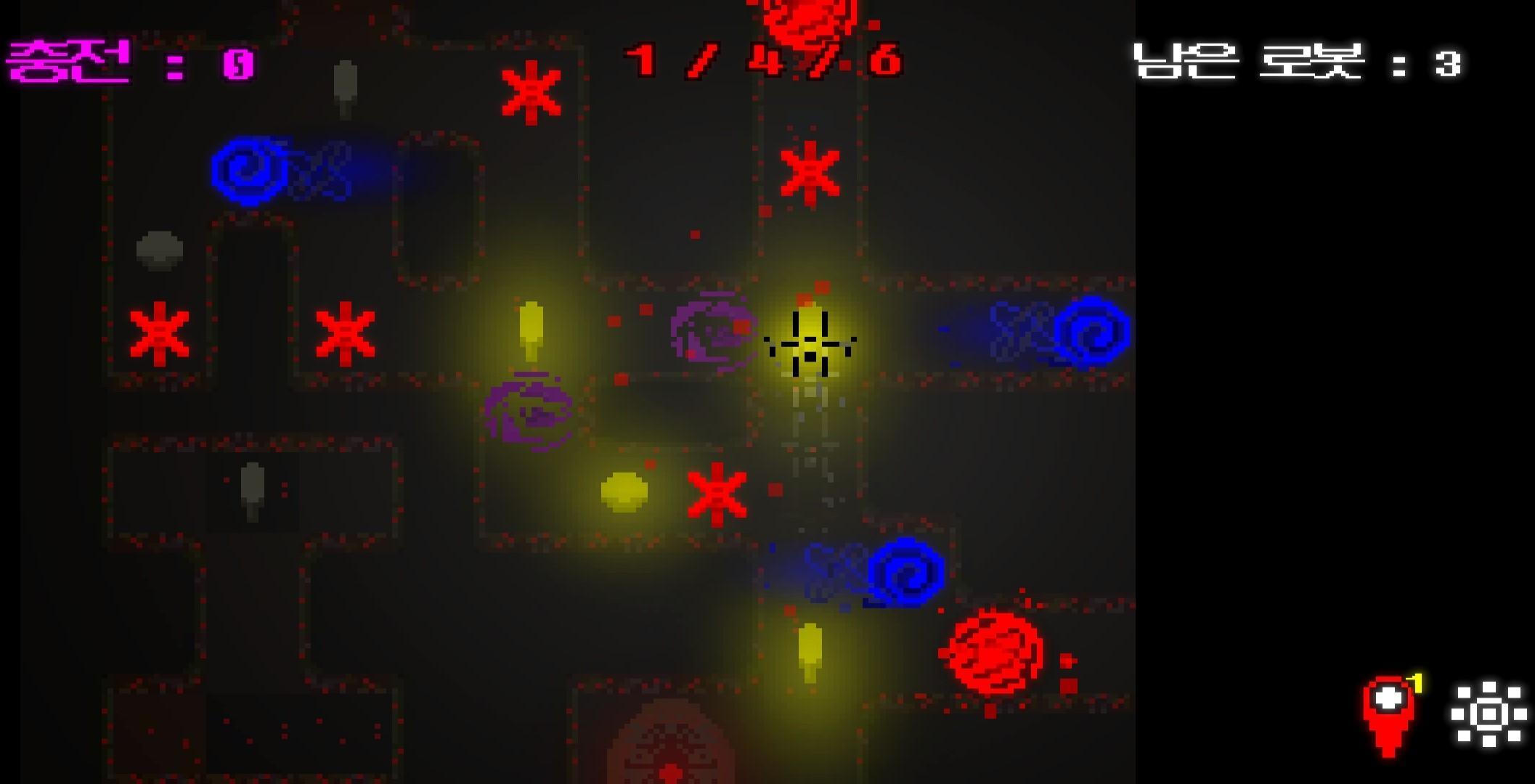
Task: Select the 충전 : 0 HUD text
Action: [x=131, y=62]
